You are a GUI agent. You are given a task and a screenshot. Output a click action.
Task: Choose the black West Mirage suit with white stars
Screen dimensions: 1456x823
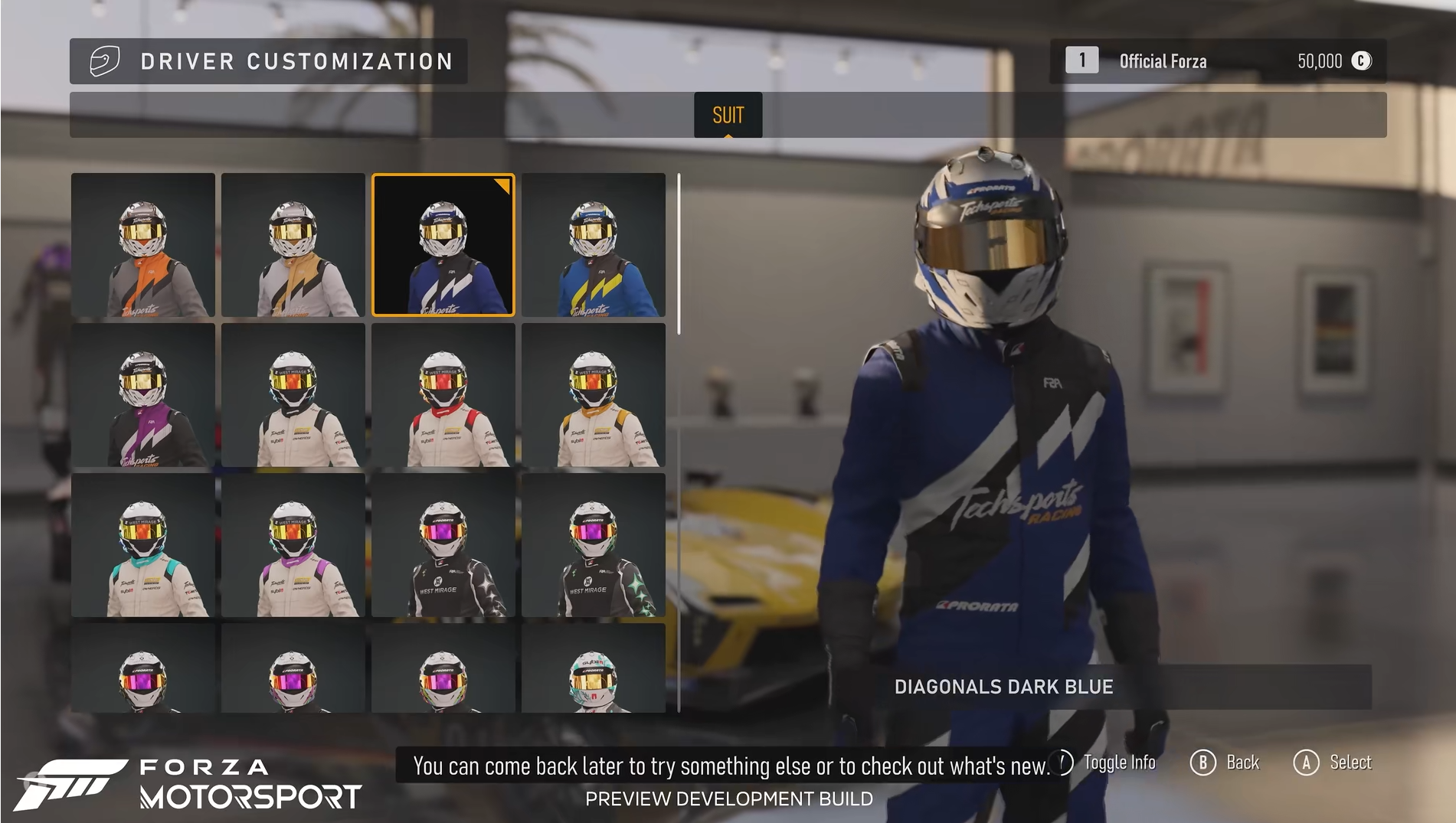pyautogui.click(x=443, y=545)
